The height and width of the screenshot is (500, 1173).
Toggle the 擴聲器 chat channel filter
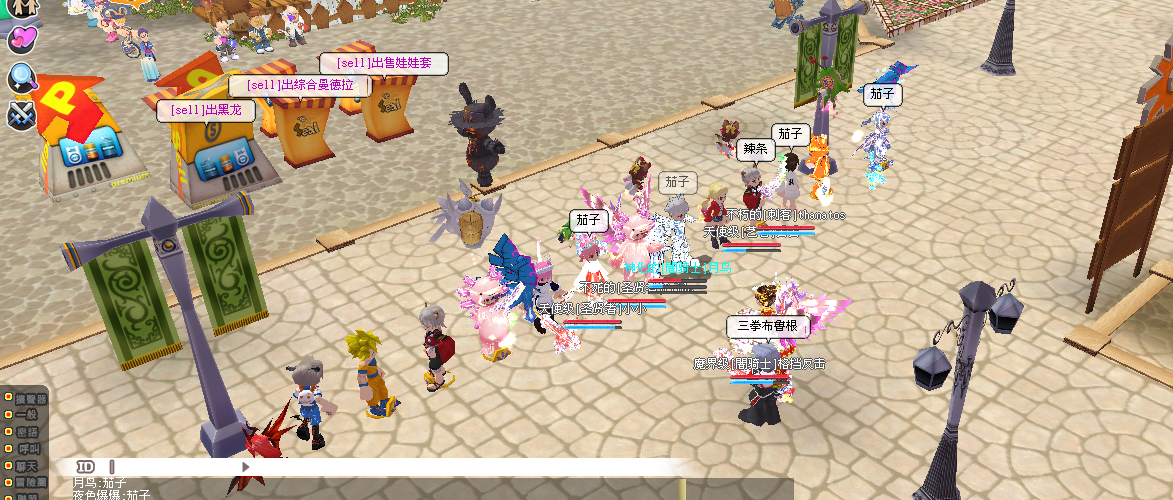[26, 398]
